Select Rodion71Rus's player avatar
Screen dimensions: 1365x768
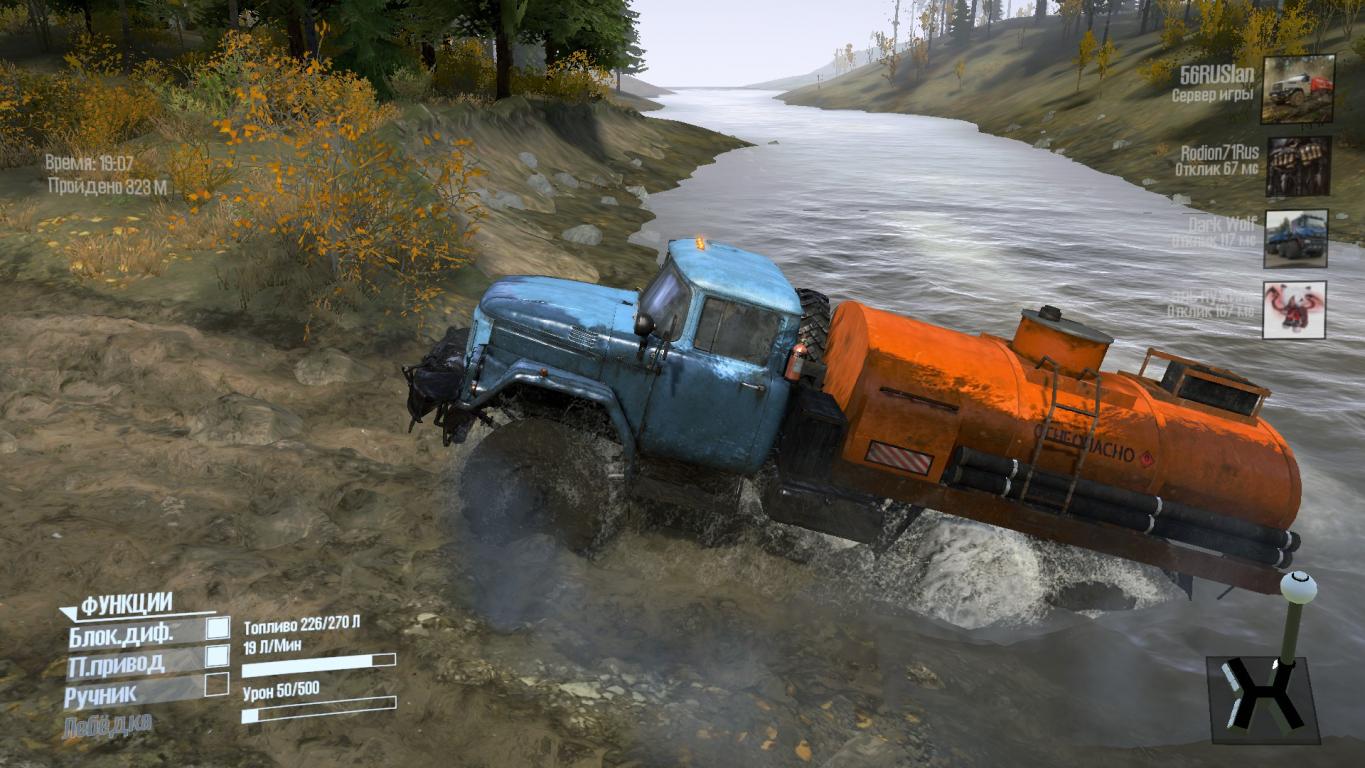[1297, 166]
